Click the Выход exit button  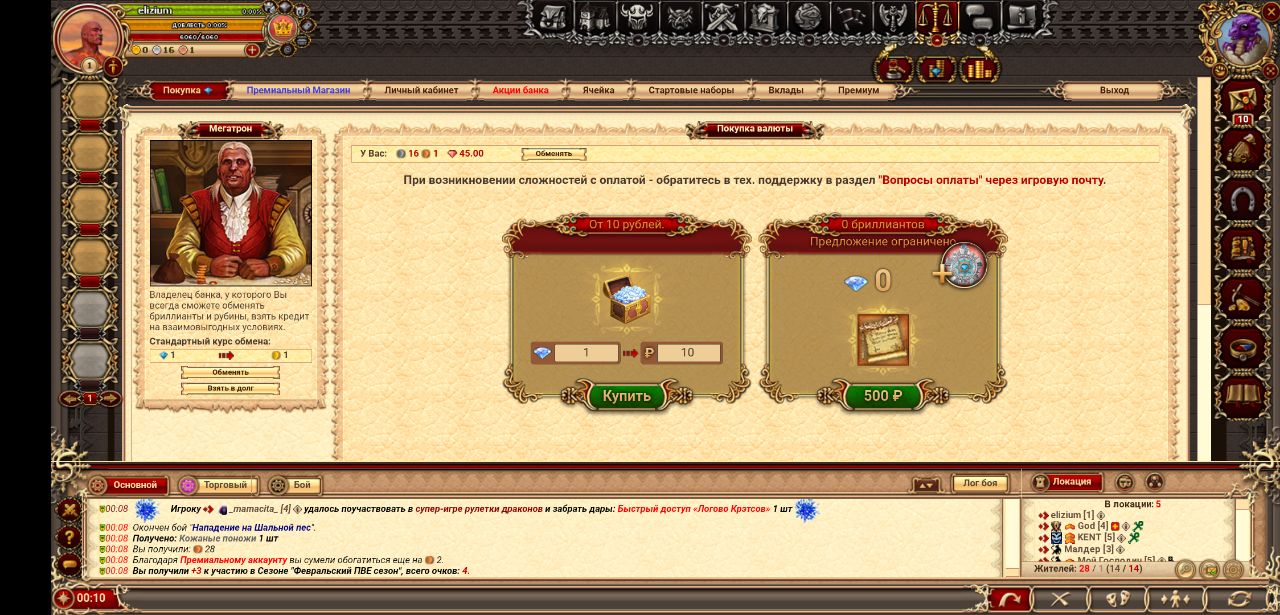[x=1114, y=90]
